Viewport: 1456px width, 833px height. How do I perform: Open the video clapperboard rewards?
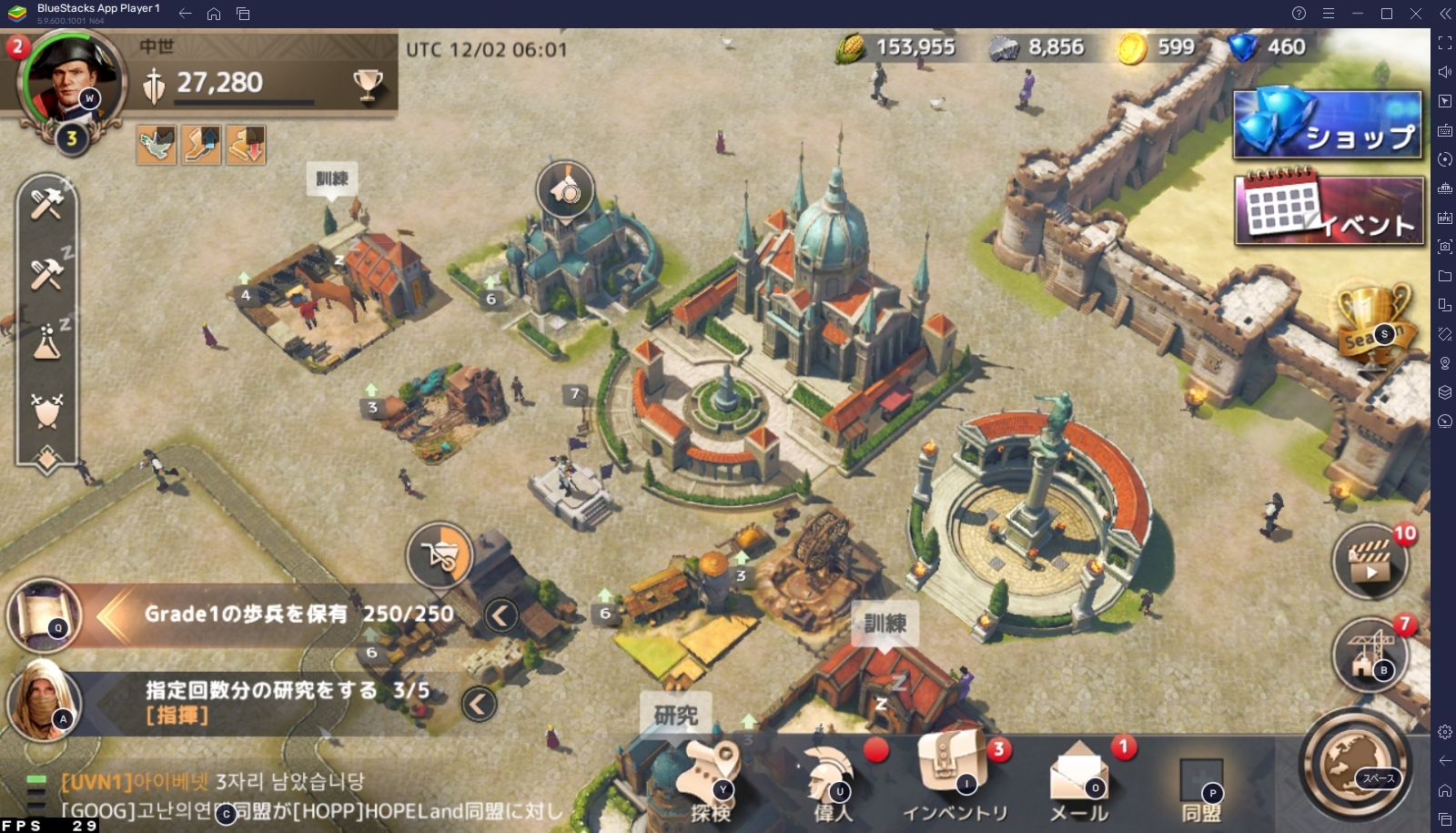pyautogui.click(x=1370, y=562)
